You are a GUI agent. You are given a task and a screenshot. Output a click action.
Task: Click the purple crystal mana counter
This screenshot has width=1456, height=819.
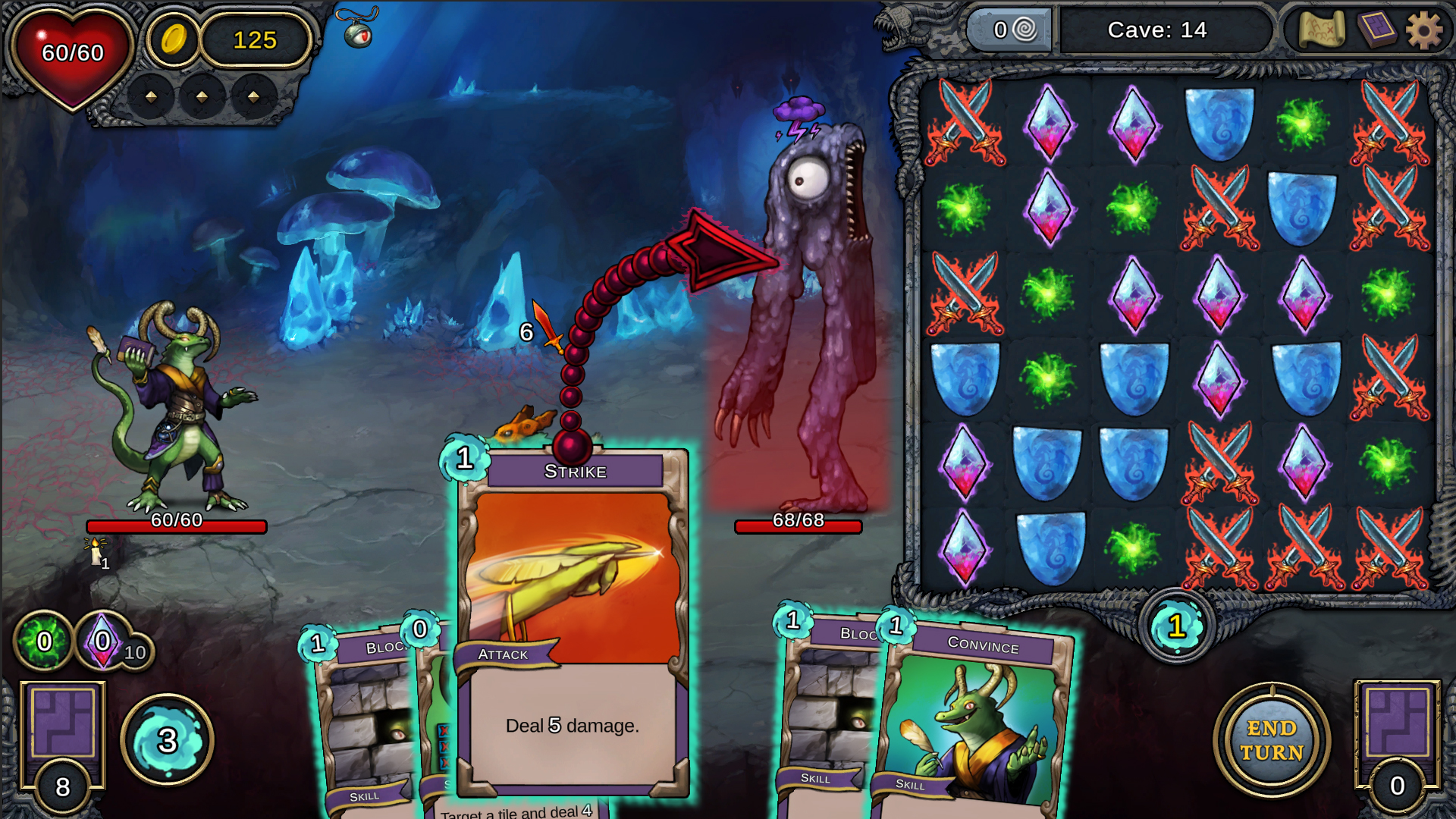coord(104,642)
